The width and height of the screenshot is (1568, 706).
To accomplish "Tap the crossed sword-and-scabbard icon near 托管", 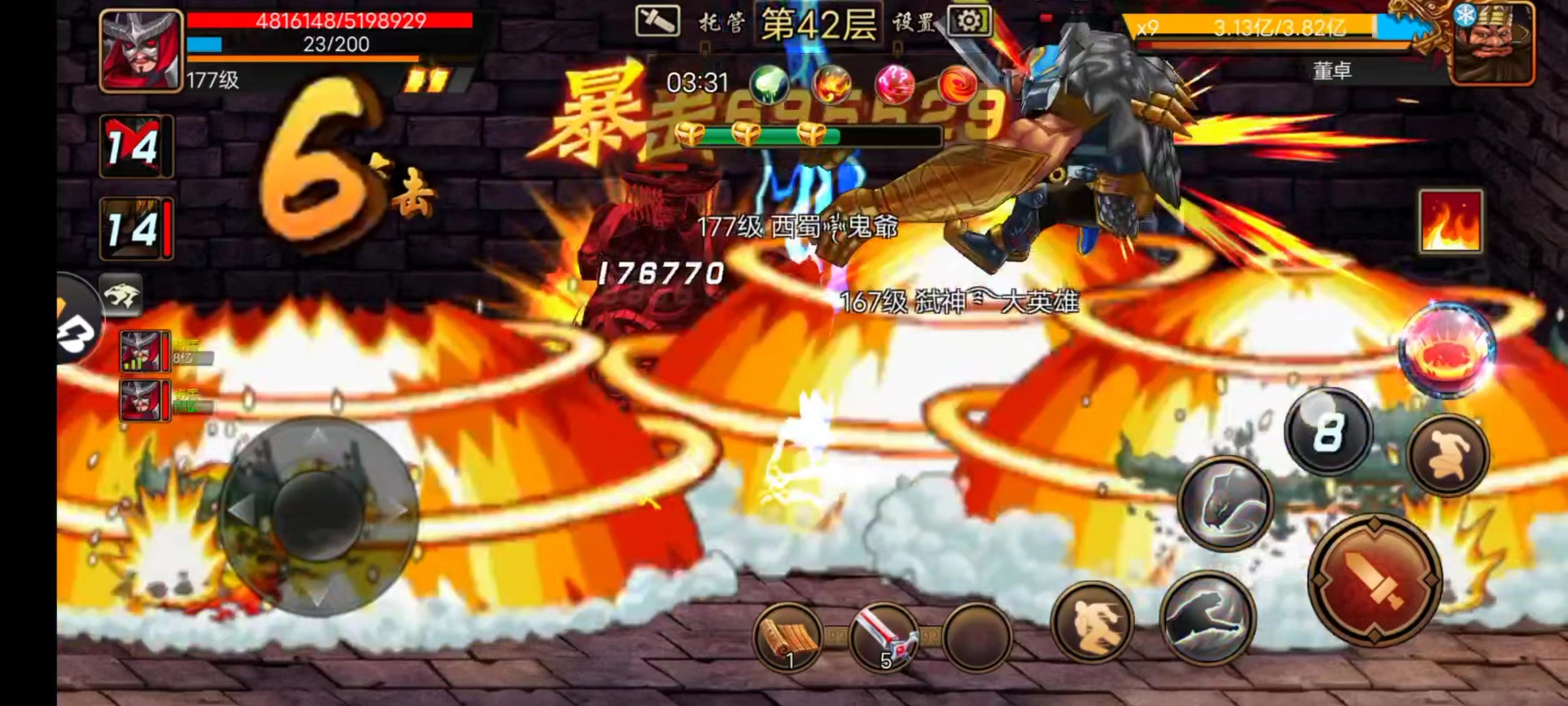I will (658, 21).
